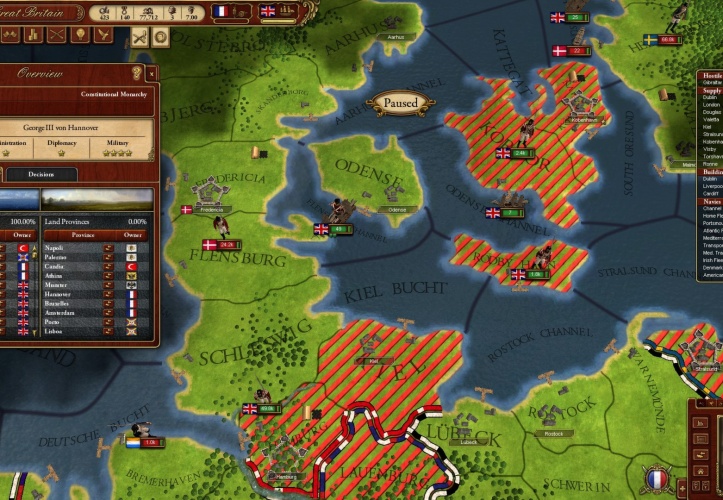Click the French flag at top bar
The width and height of the screenshot is (723, 500).
[222, 11]
